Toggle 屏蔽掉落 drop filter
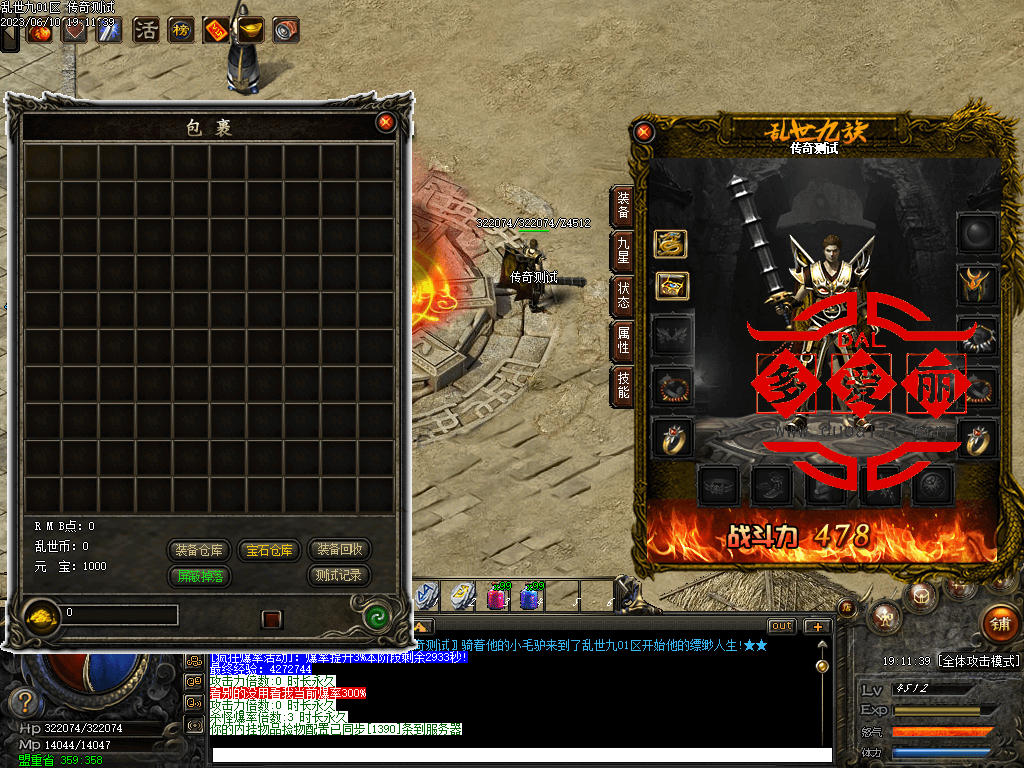Screen dimensions: 1024x768 [200, 576]
